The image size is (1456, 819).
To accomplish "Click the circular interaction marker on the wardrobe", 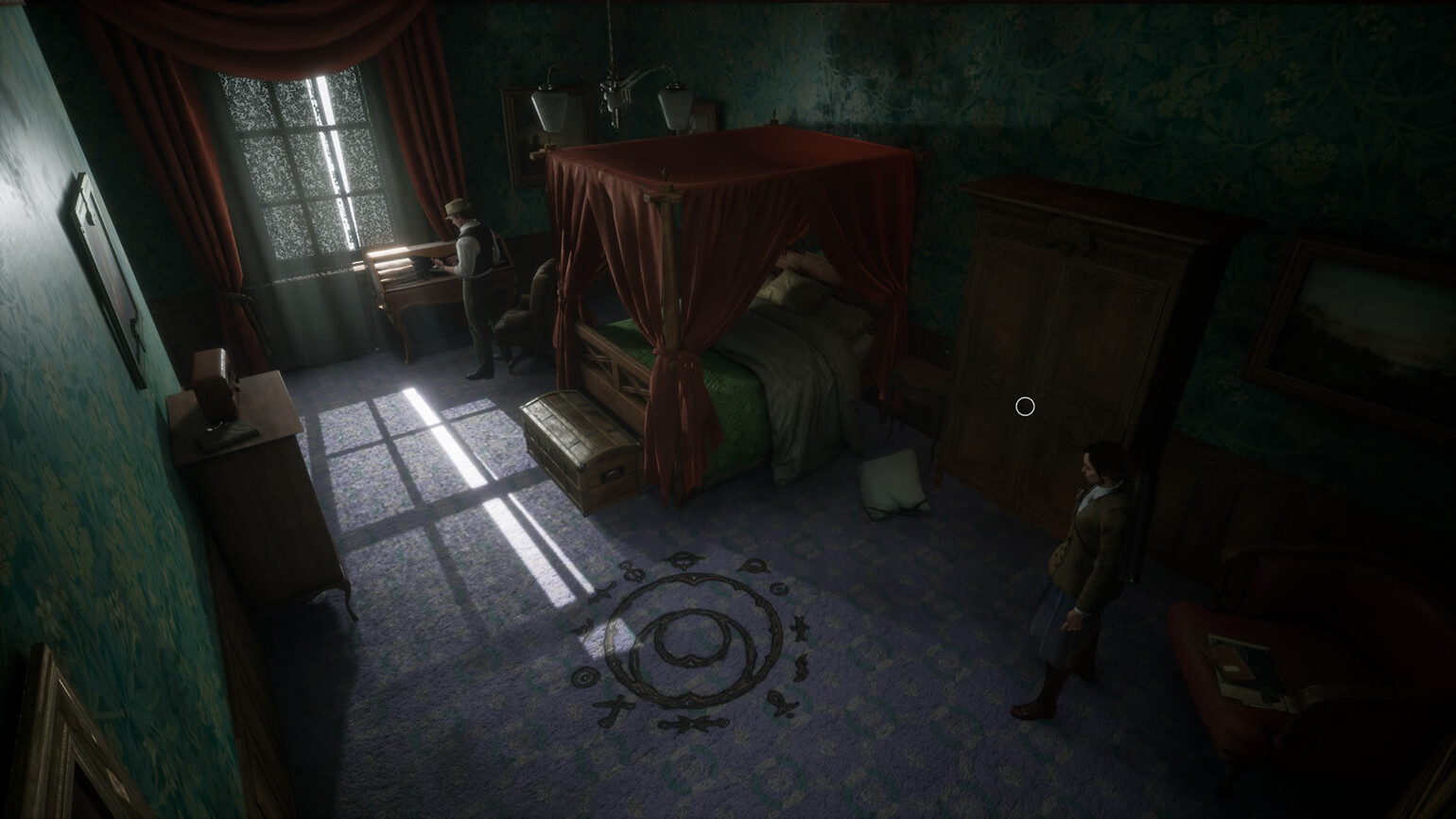I will [x=1025, y=407].
